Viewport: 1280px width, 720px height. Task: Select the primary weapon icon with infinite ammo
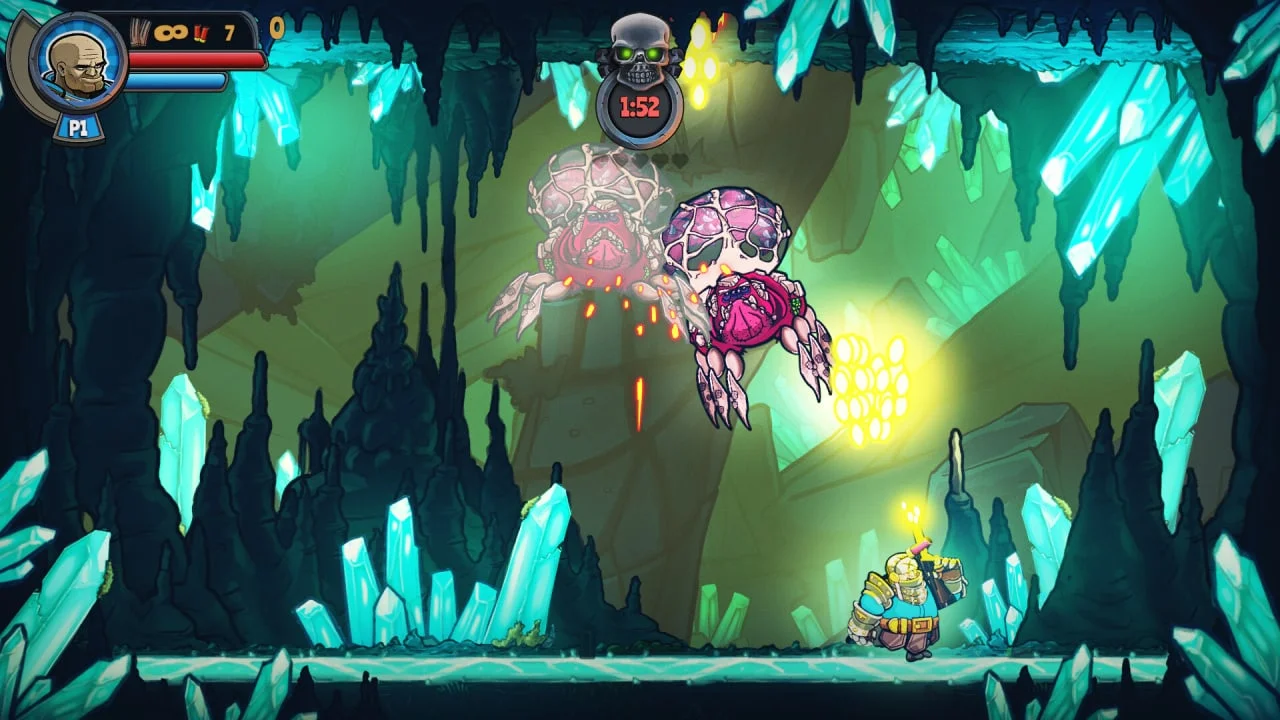point(141,33)
